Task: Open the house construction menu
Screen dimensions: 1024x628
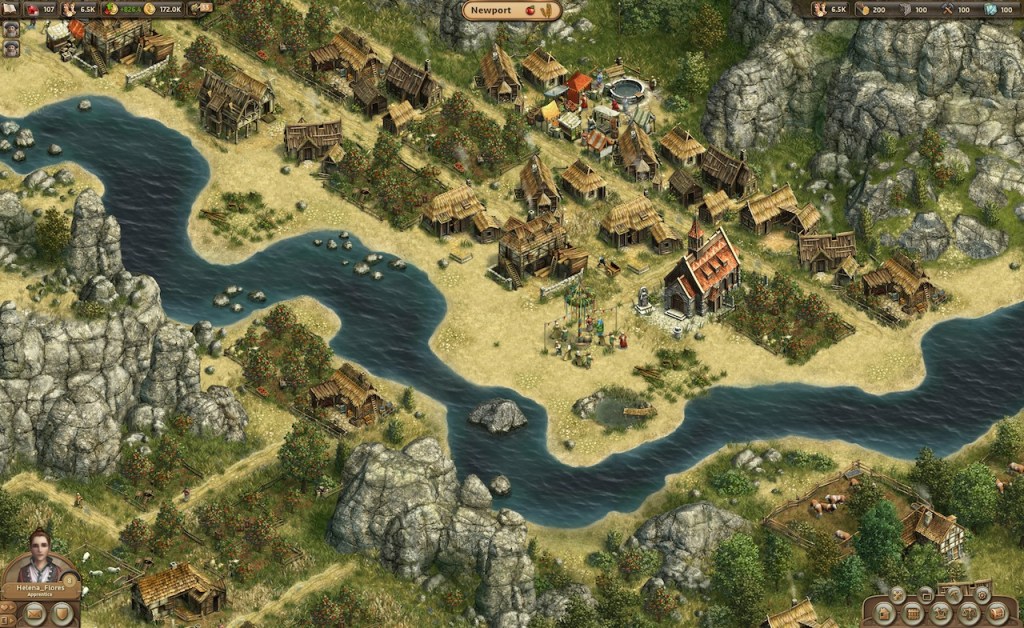Action: 884,614
